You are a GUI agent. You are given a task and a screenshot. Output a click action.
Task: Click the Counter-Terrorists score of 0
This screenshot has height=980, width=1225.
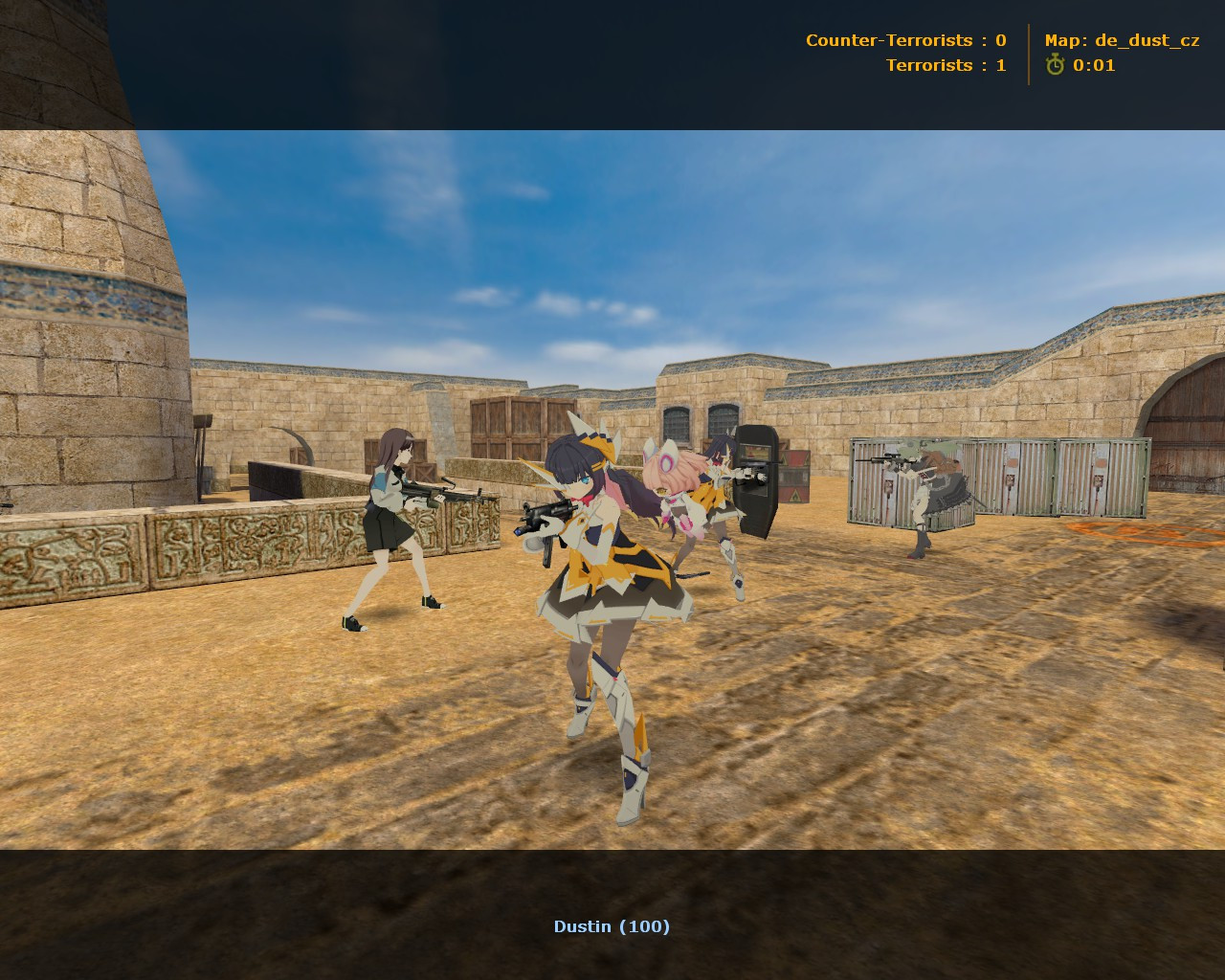pyautogui.click(x=1000, y=40)
